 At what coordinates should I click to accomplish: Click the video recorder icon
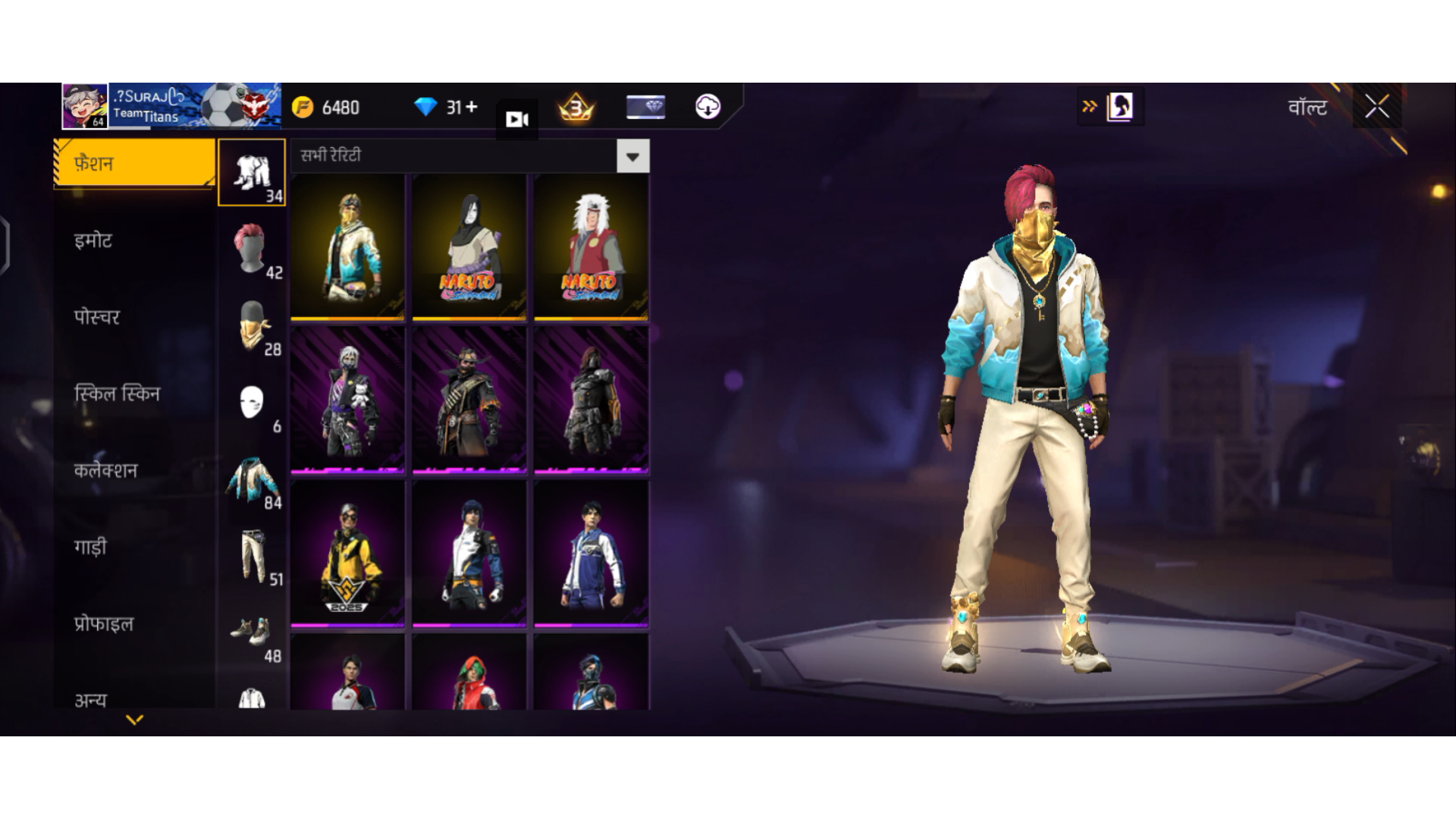click(x=516, y=118)
